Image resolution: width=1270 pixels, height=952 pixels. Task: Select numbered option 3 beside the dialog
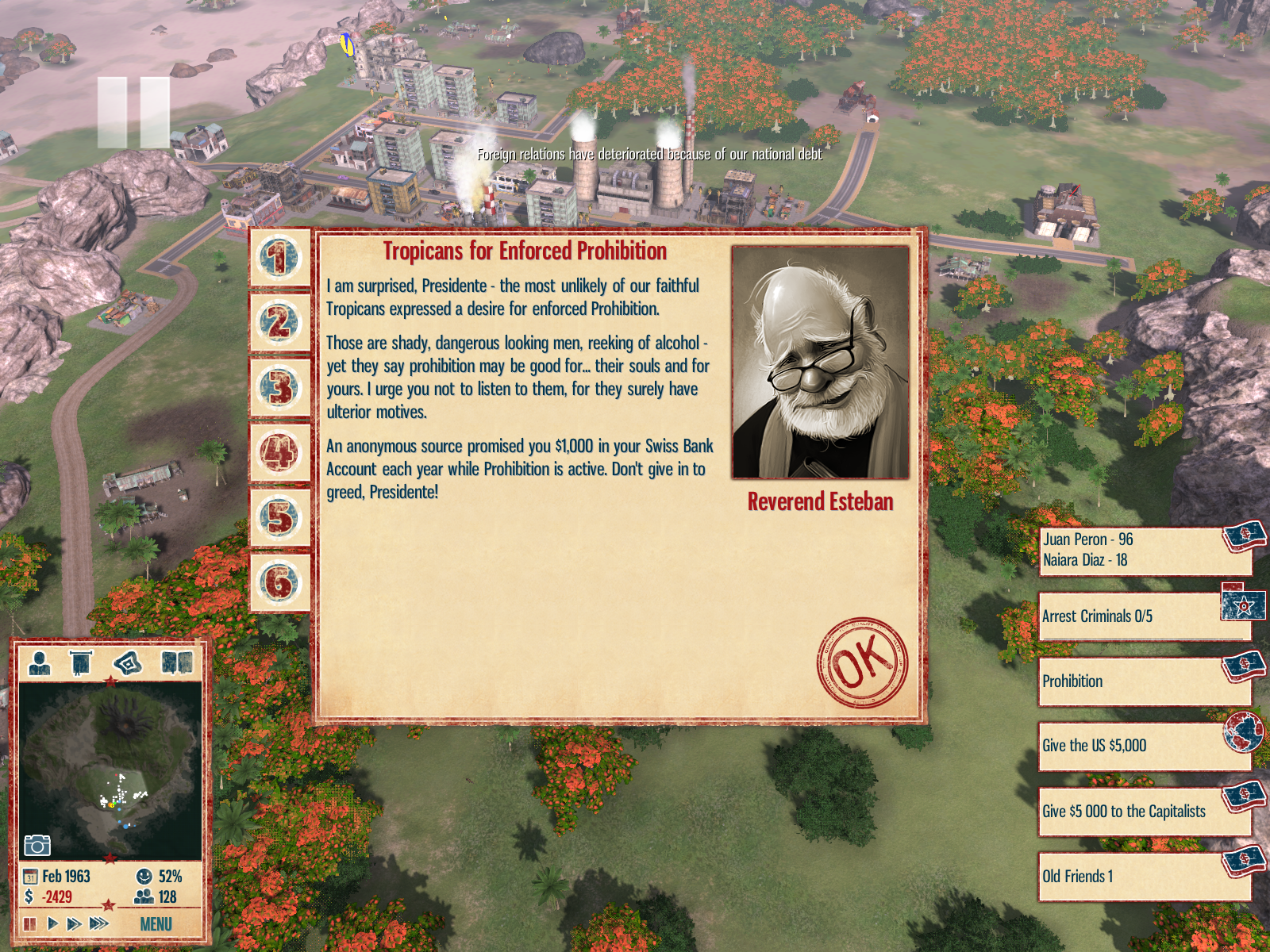[279, 389]
